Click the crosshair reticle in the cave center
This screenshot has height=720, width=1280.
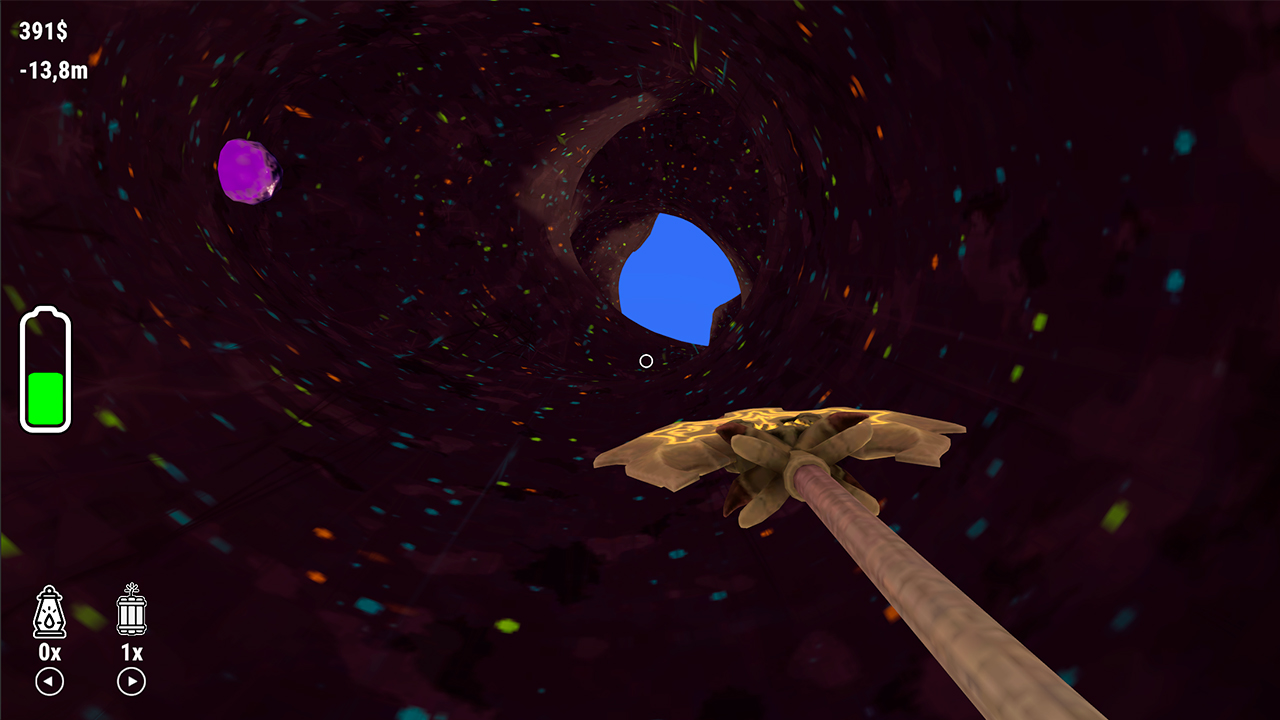[x=645, y=361]
